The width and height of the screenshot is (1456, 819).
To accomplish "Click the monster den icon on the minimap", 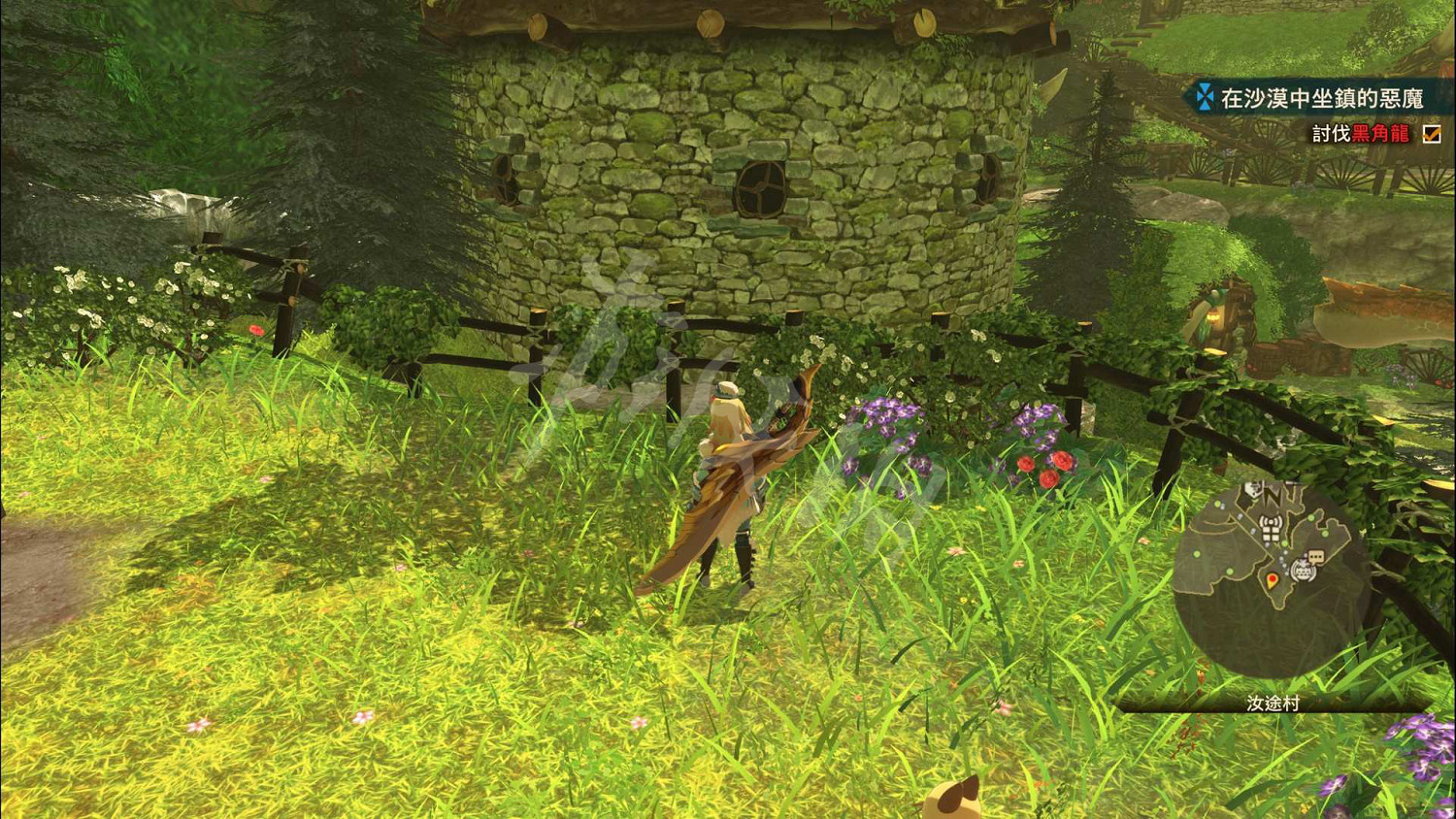I will click(1302, 571).
